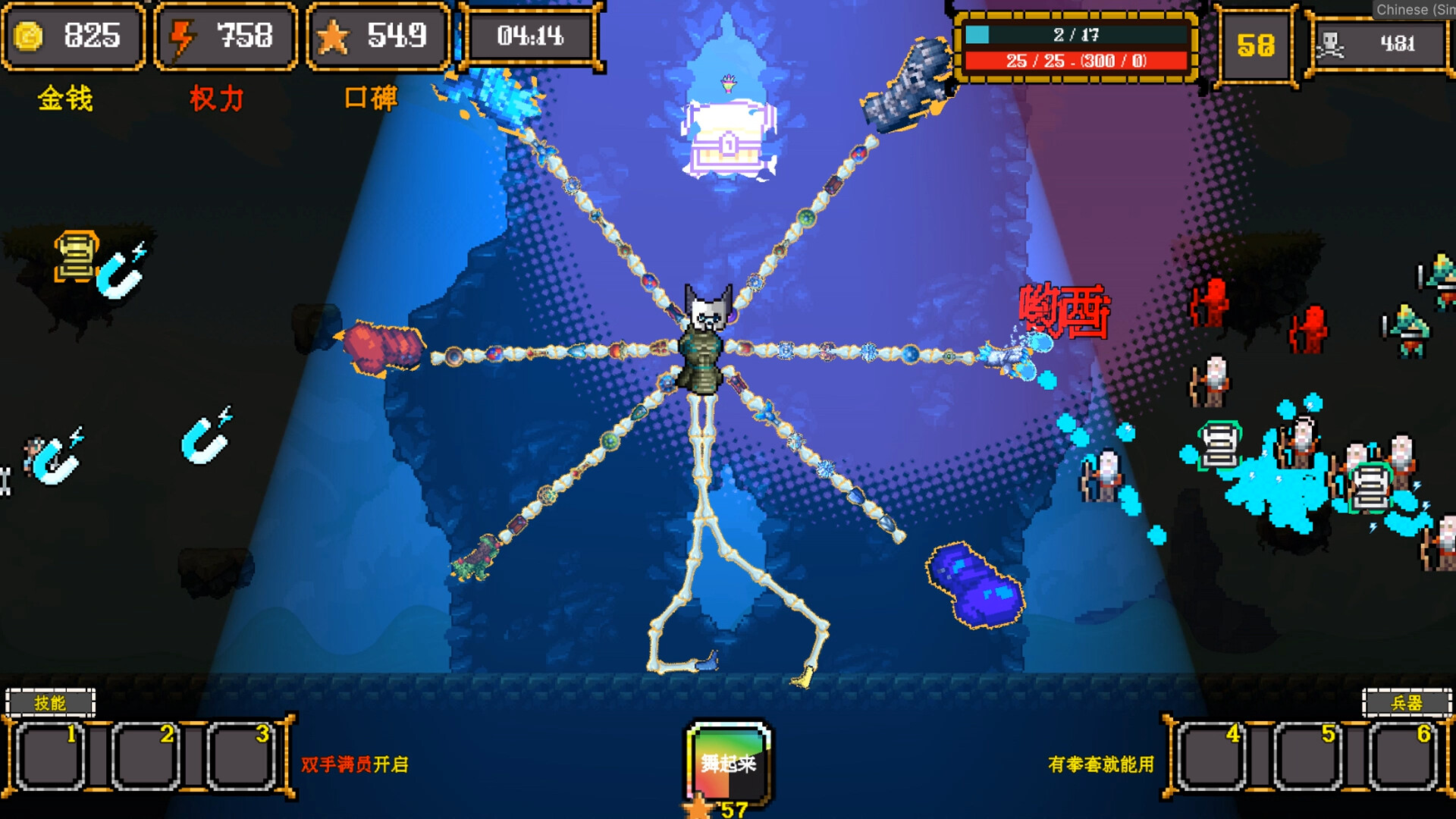
Task: Click the star reputation (口碑) icon
Action: (334, 34)
